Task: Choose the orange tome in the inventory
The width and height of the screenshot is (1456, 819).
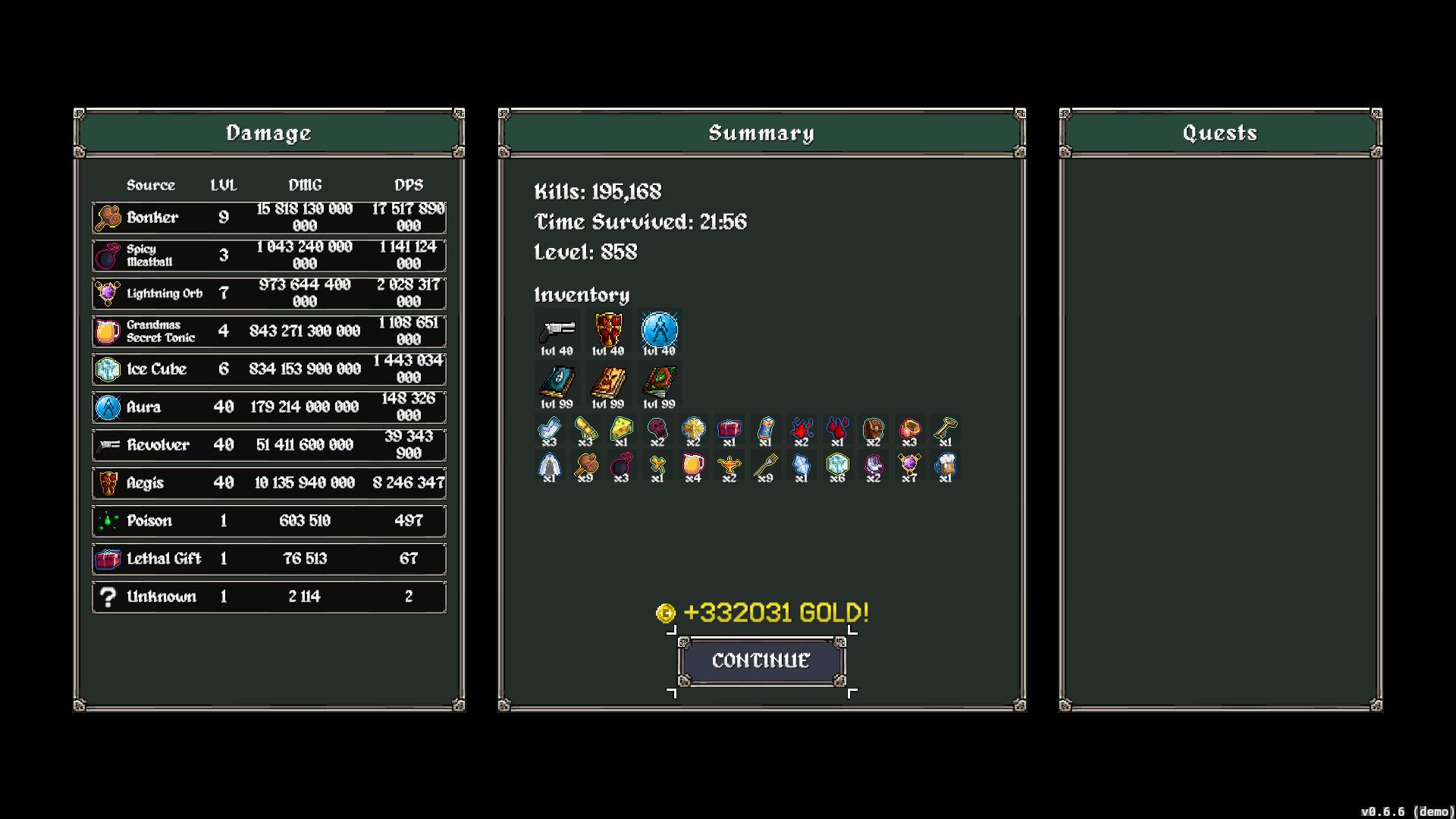Action: [x=608, y=382]
